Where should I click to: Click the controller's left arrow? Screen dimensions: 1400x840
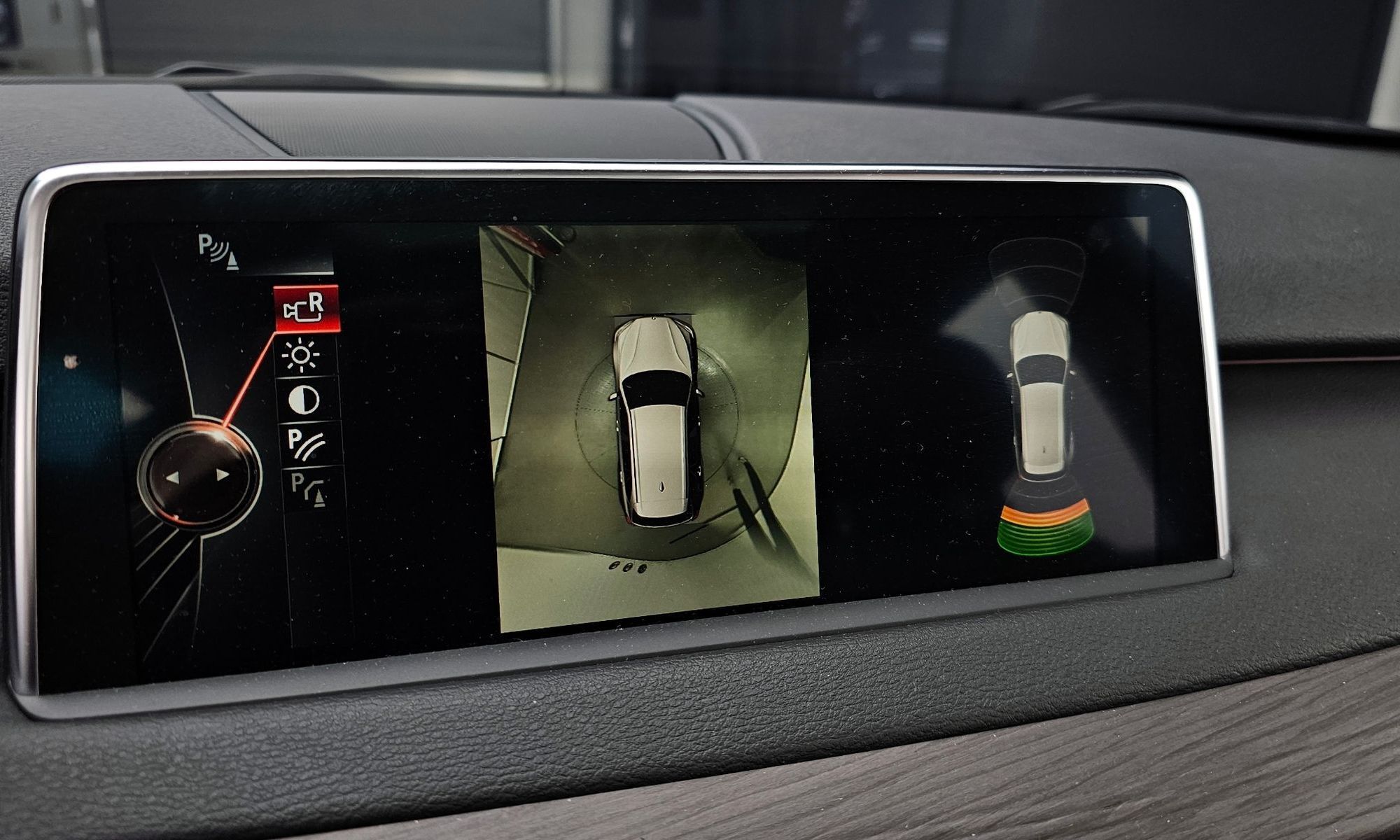click(x=173, y=477)
